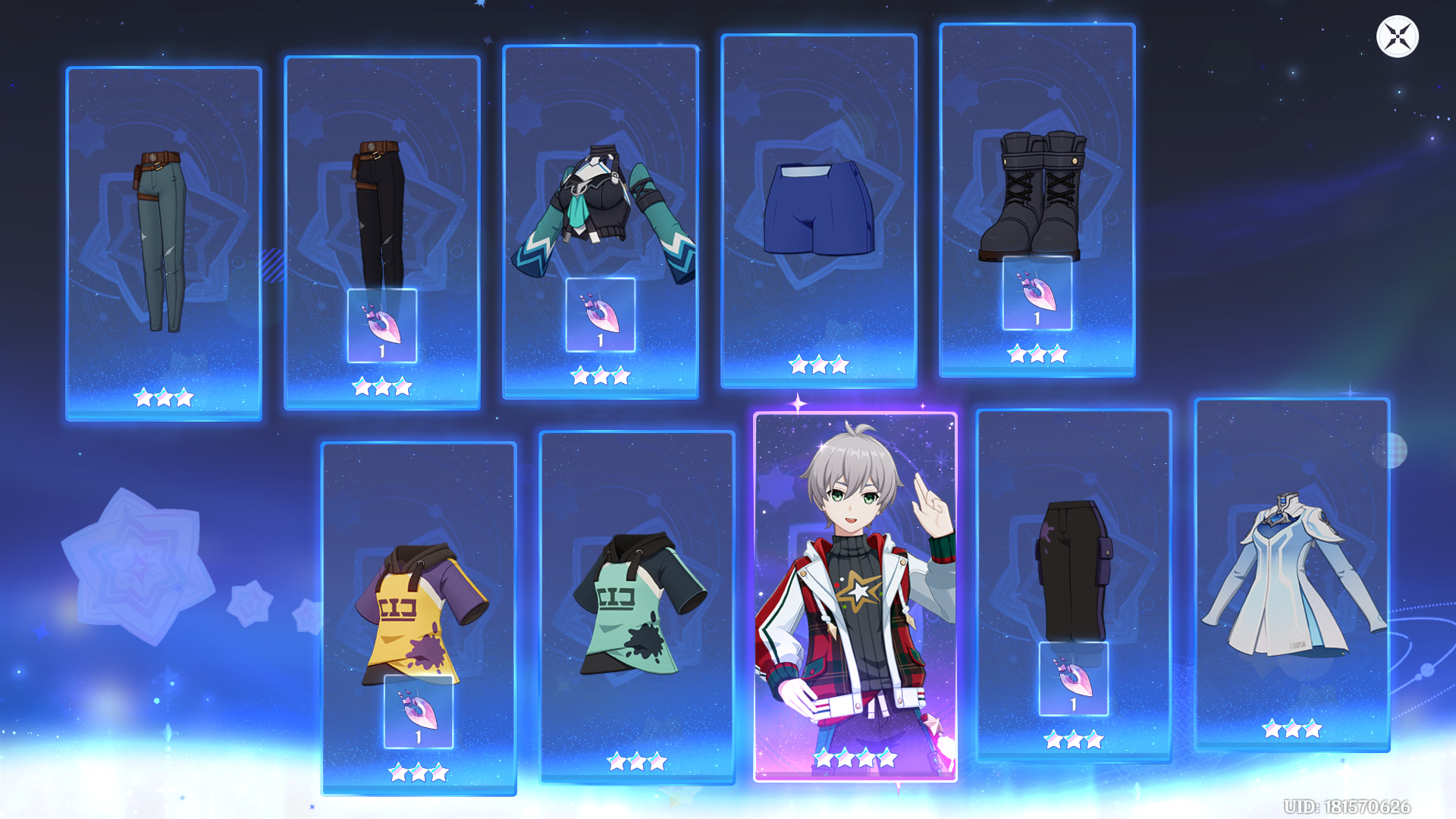
Task: Close the gacha results screen
Action: pyautogui.click(x=1397, y=36)
